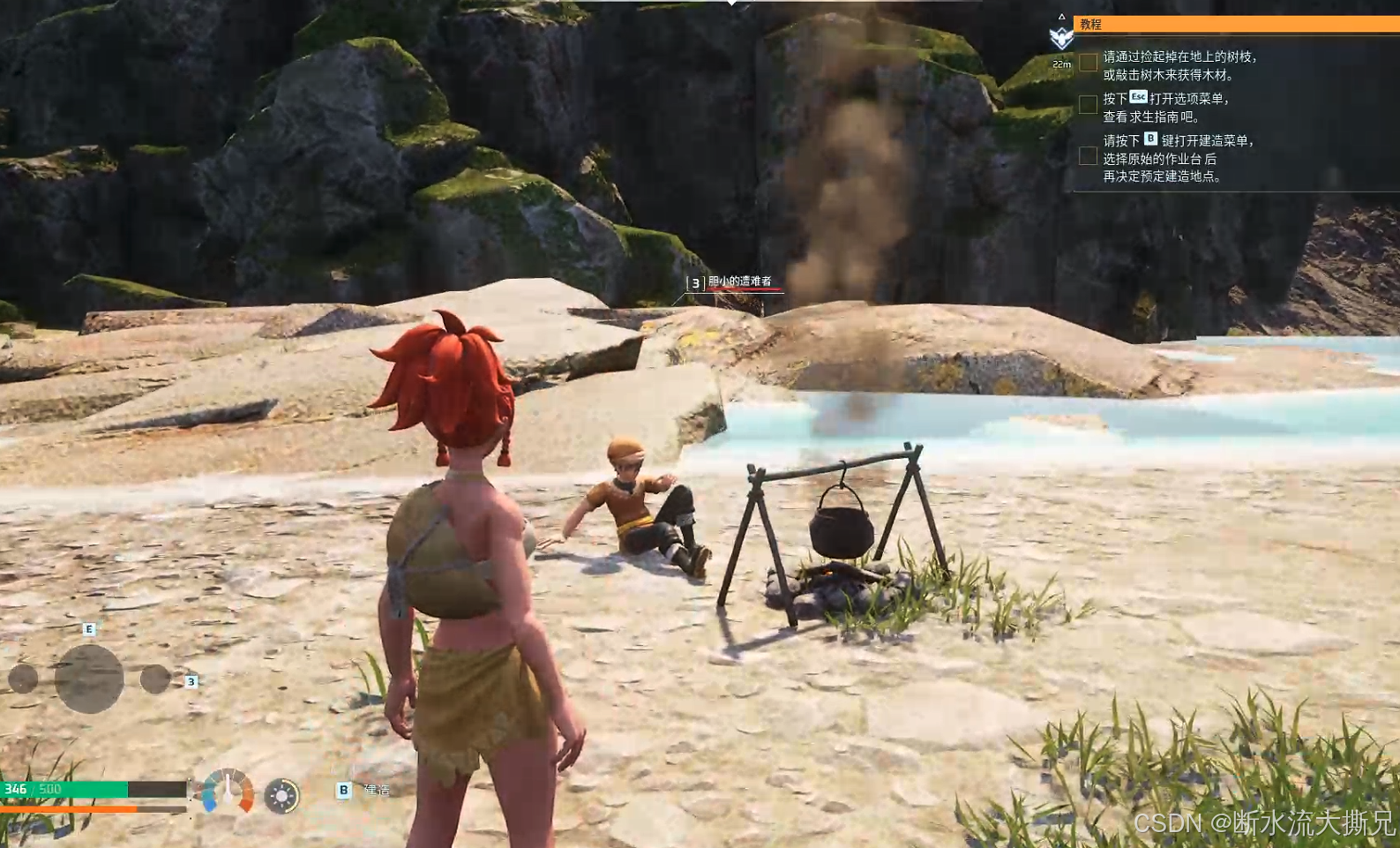Image resolution: width=1400 pixels, height=848 pixels.
Task: Select the small right Pal slot circle
Action: 155,679
